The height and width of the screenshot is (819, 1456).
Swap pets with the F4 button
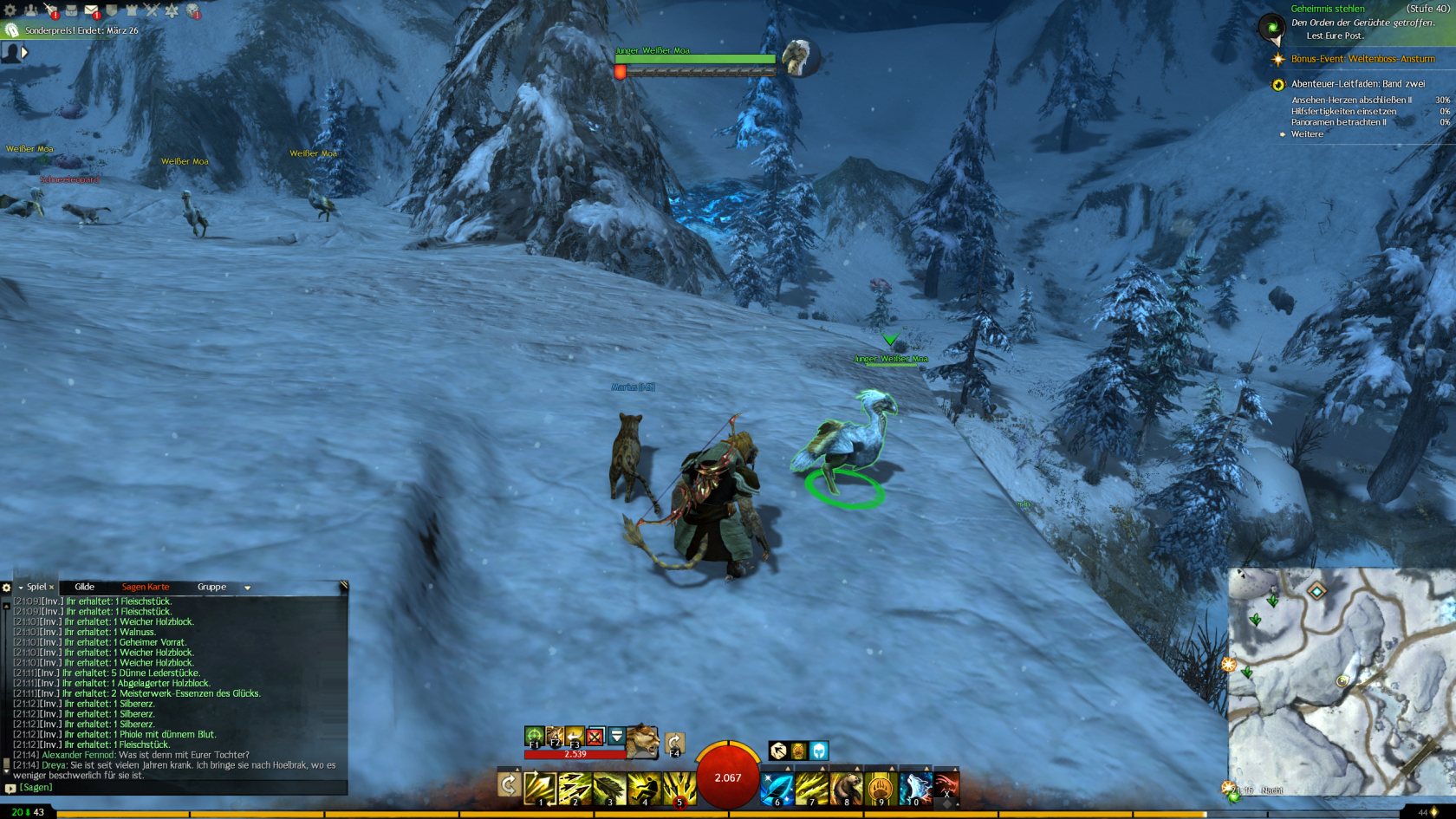point(674,743)
